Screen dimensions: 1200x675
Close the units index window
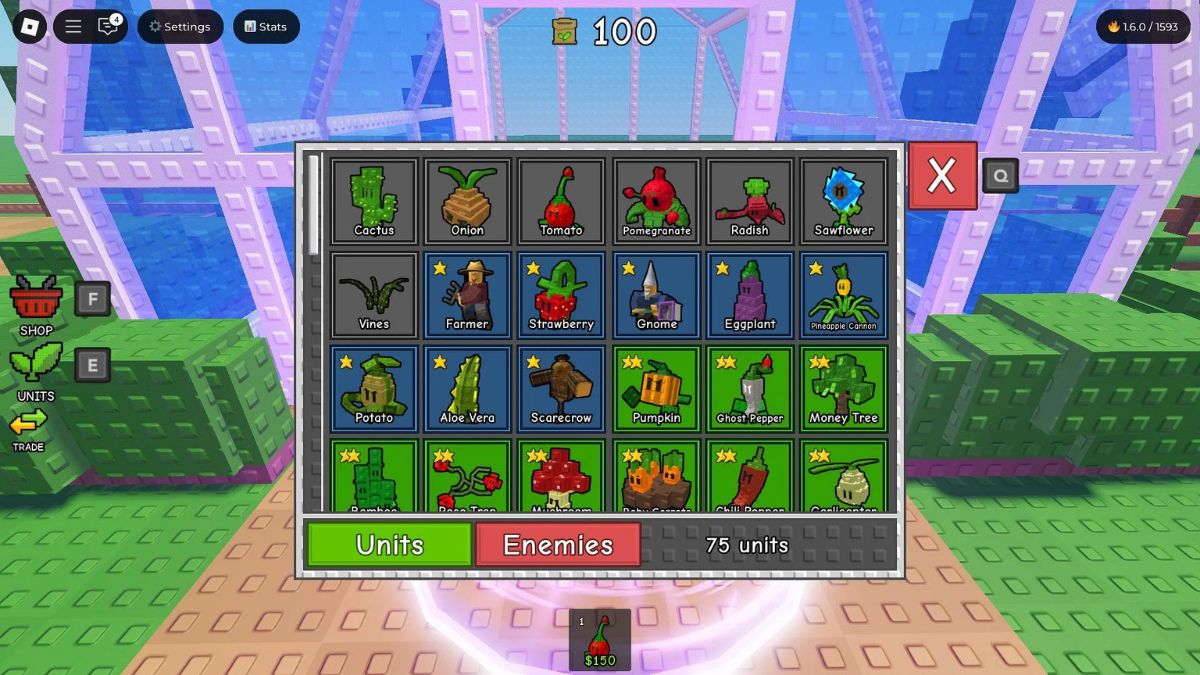click(x=942, y=176)
